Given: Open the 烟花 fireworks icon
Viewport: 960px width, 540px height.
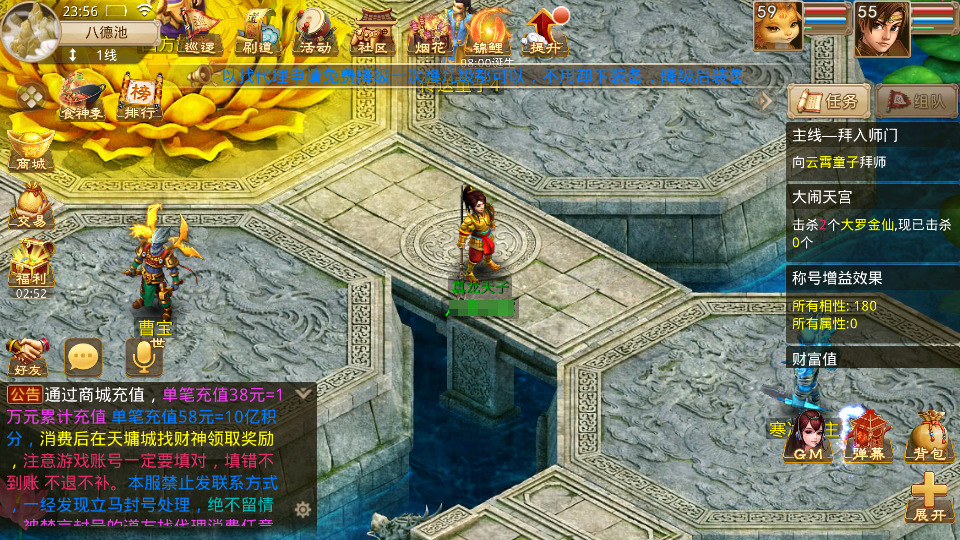Looking at the screenshot, I should 429,32.
